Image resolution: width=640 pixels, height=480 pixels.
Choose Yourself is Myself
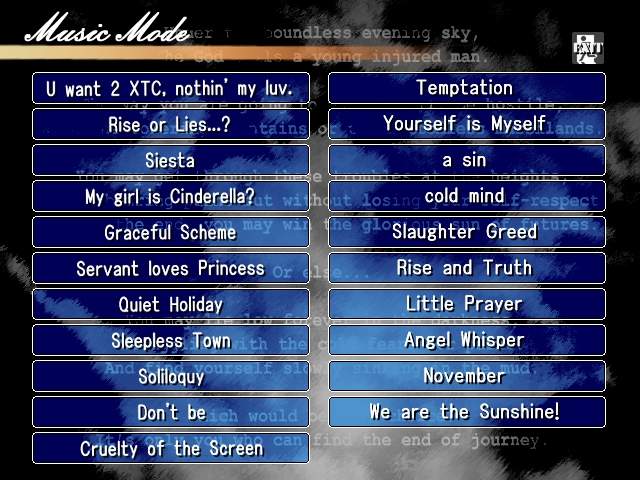point(466,124)
